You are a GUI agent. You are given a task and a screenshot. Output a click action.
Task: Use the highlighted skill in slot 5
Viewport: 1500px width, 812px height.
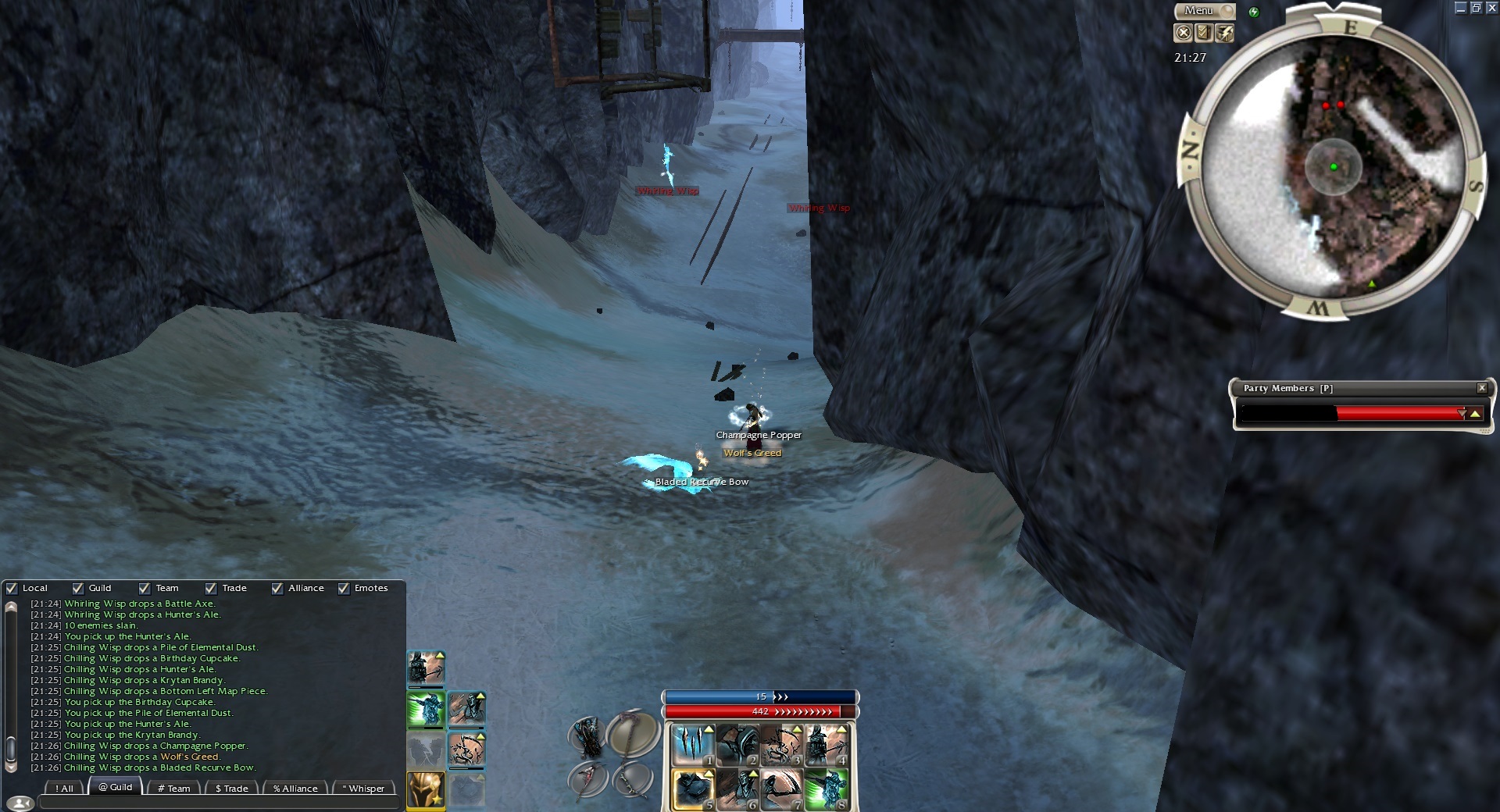click(x=692, y=789)
